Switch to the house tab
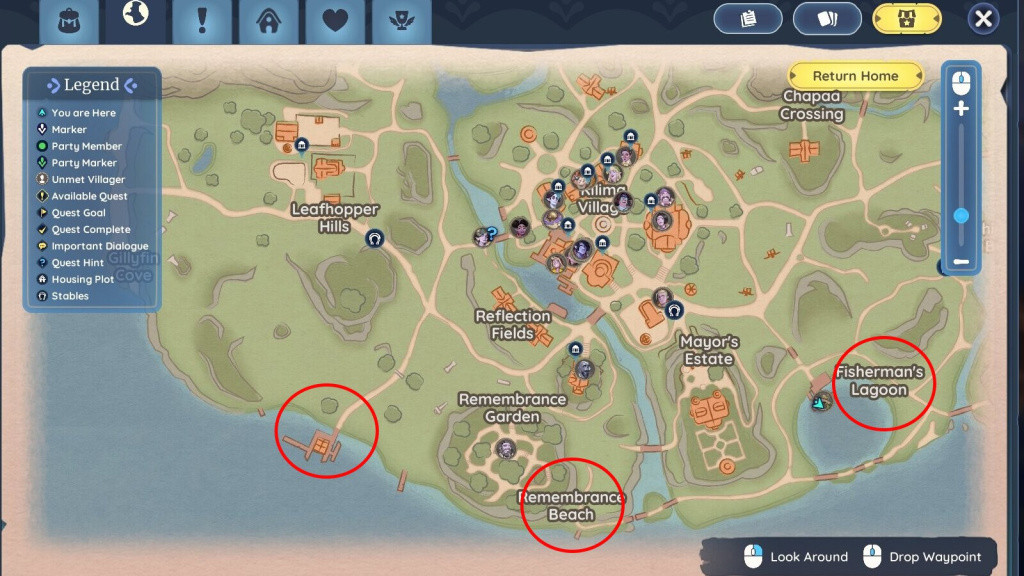The height and width of the screenshot is (576, 1024). point(268,21)
